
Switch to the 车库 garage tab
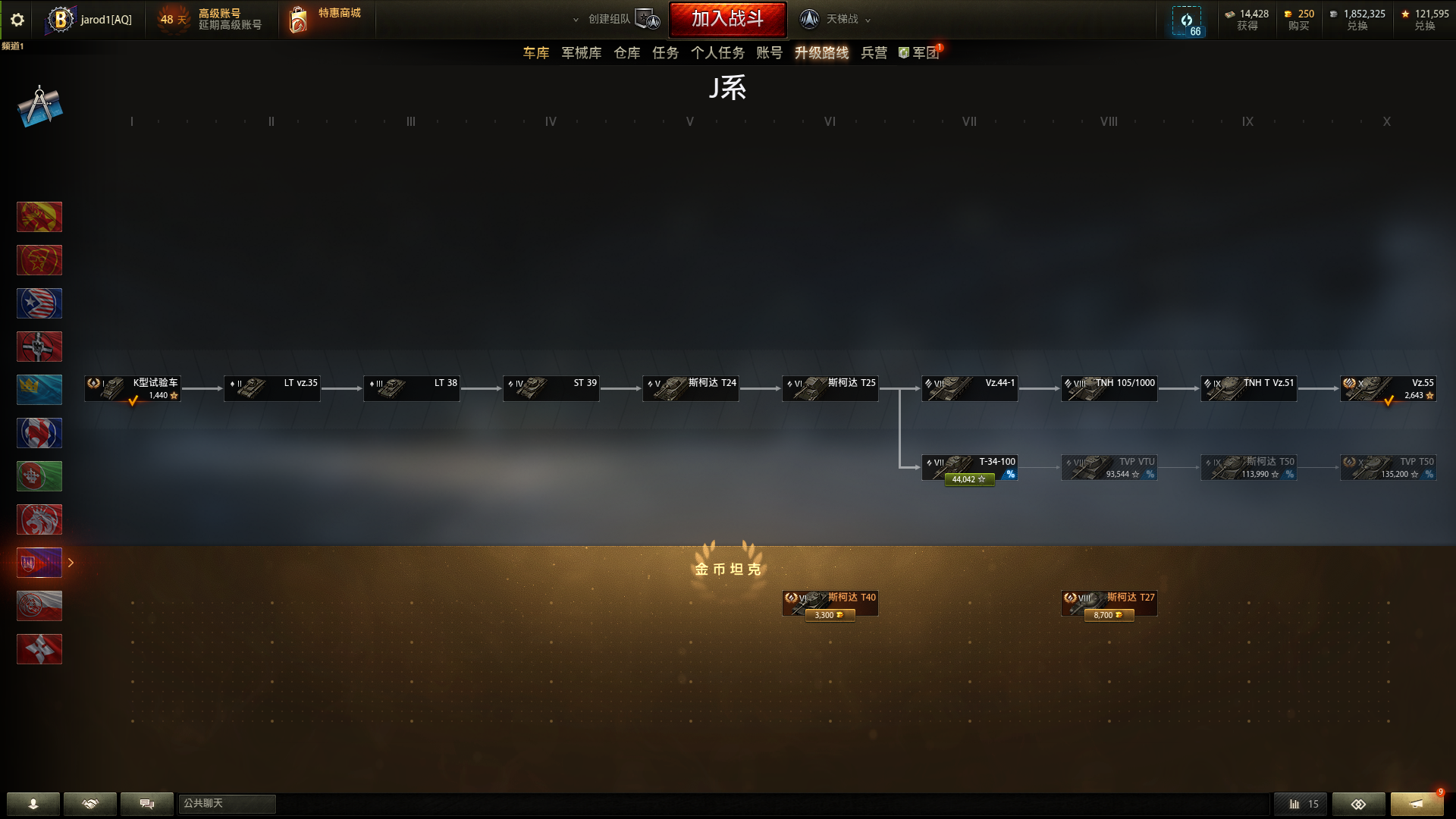(535, 53)
